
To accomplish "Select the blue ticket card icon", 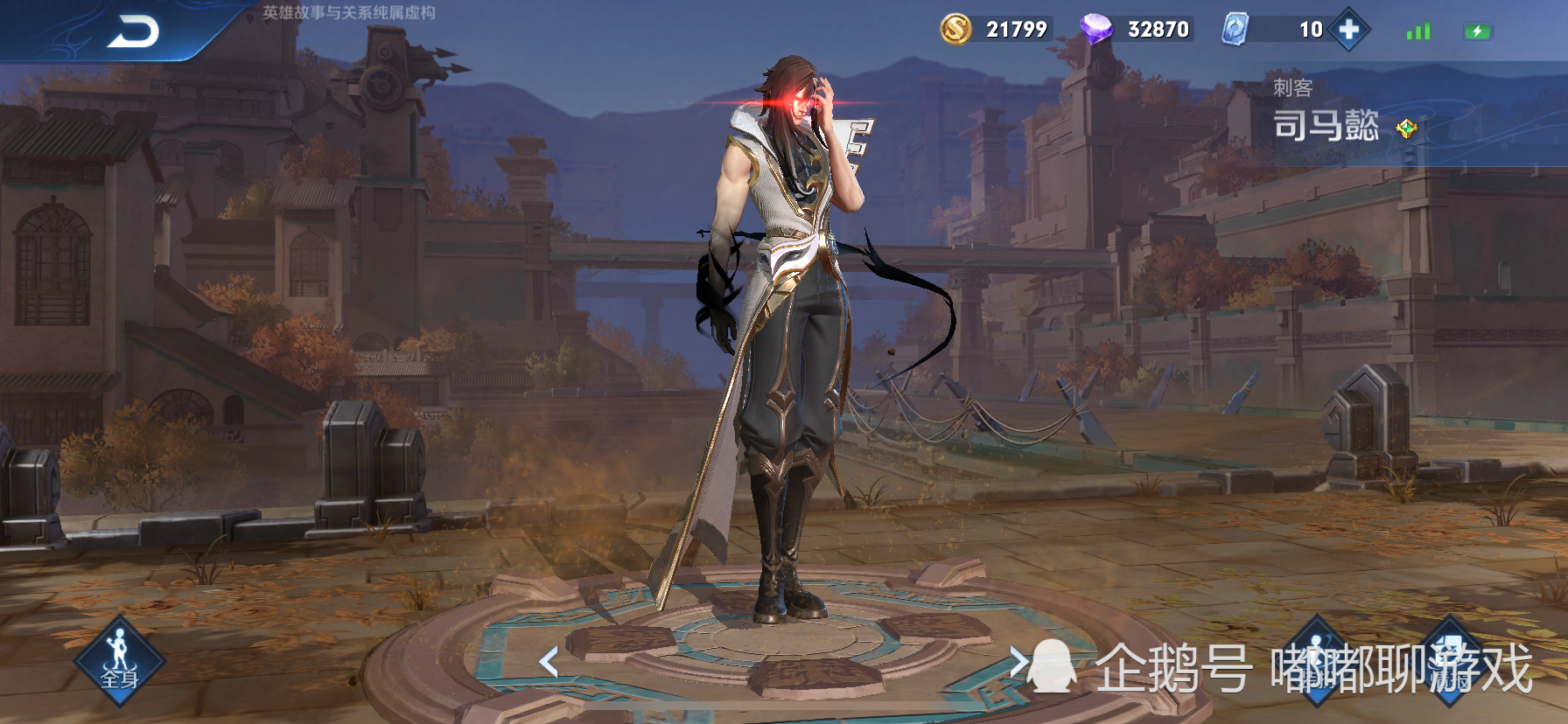I will [1235, 29].
